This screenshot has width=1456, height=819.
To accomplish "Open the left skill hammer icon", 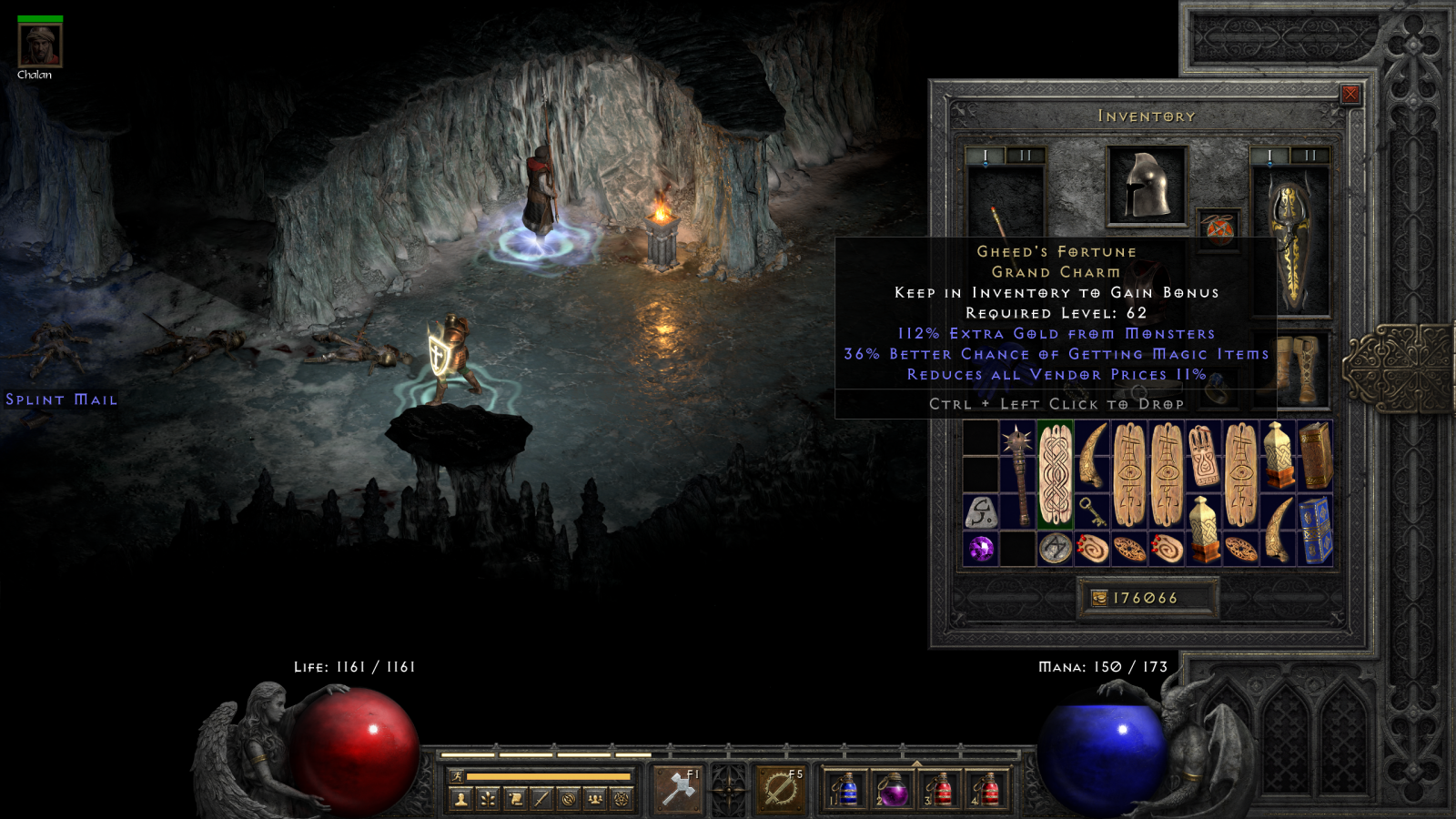I will tap(678, 788).
